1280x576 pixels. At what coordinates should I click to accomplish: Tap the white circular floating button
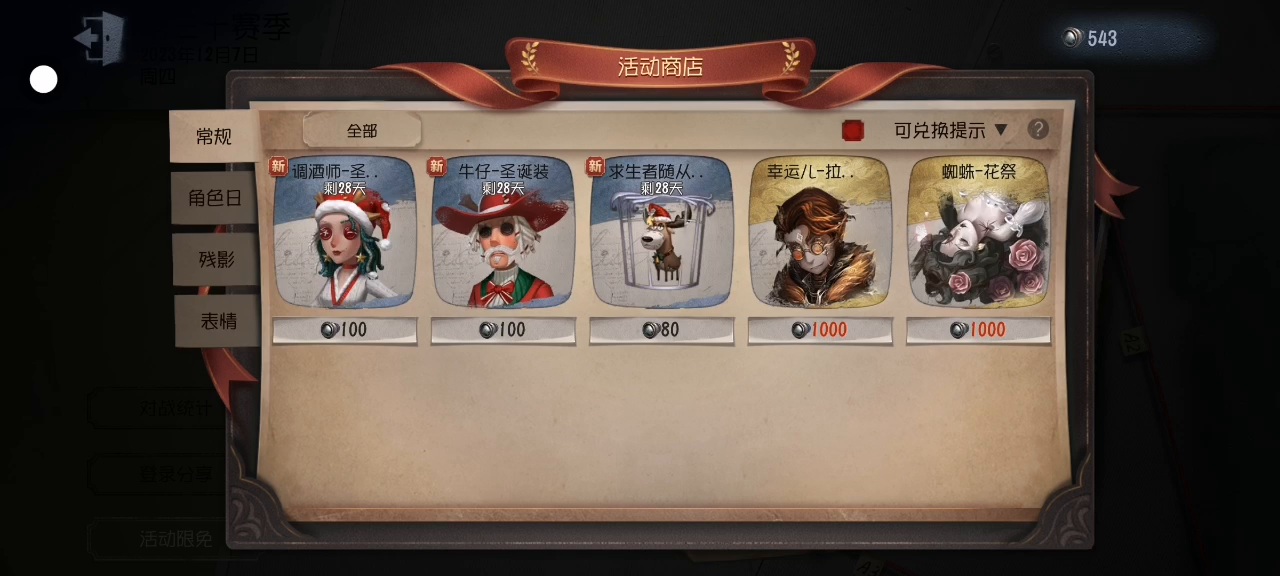point(44,80)
